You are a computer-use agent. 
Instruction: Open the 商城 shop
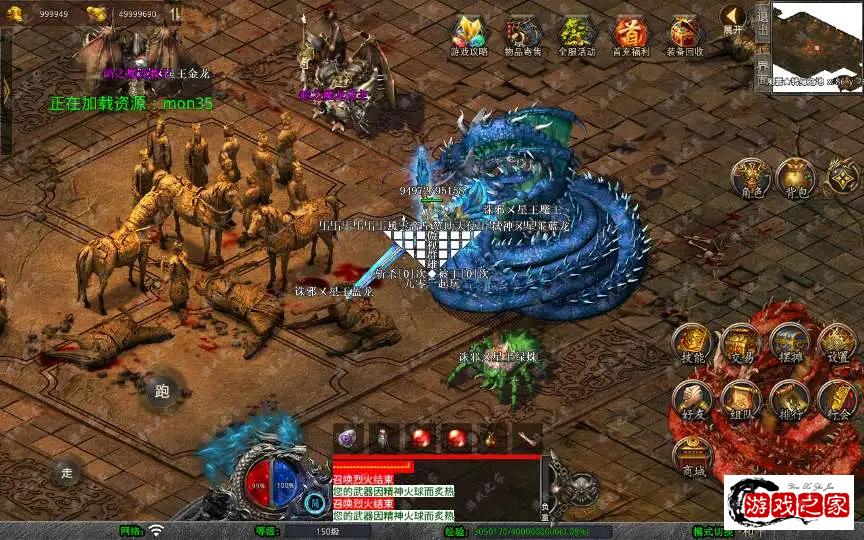coord(691,457)
